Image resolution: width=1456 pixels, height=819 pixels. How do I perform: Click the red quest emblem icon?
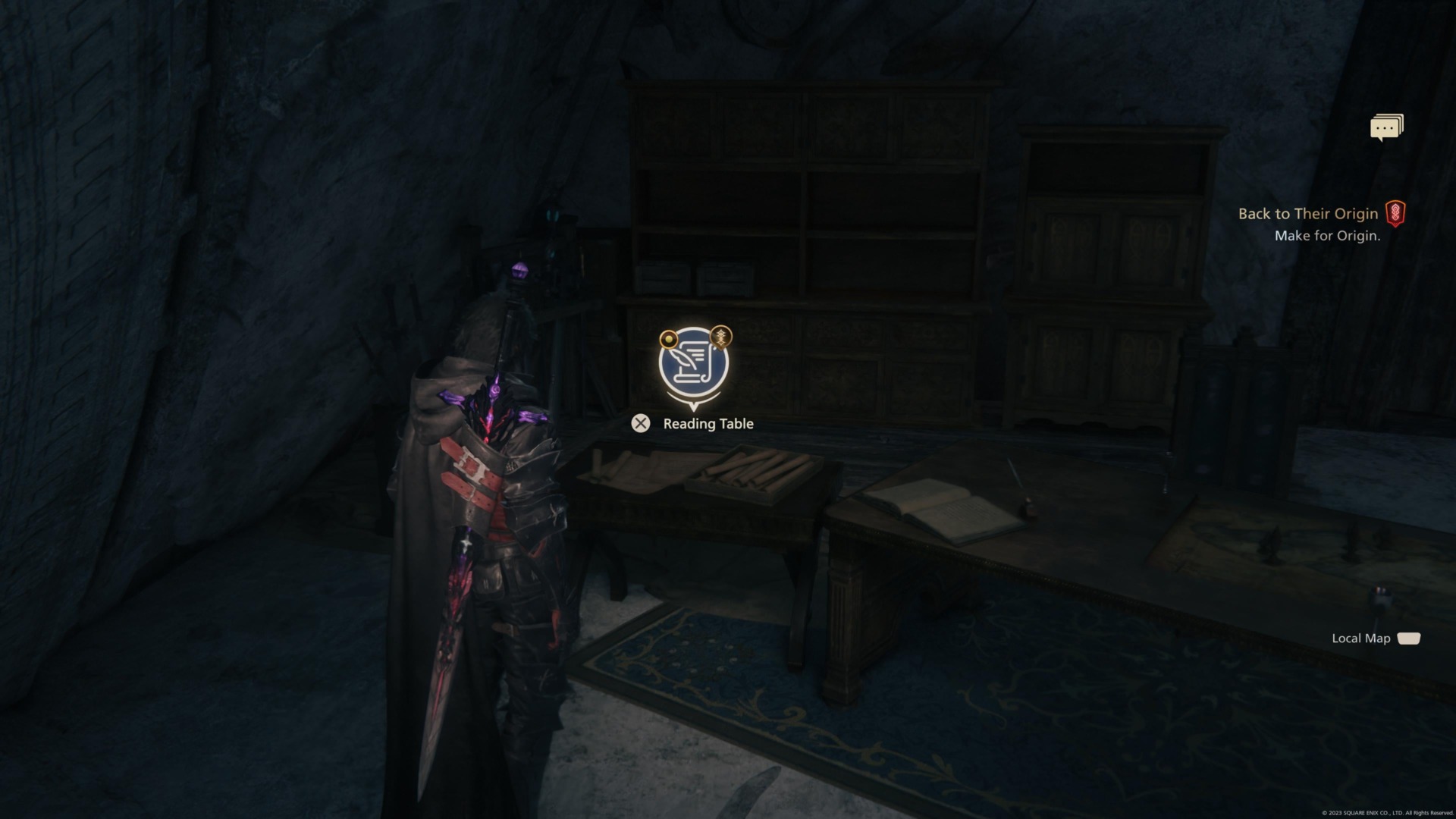point(1395,213)
